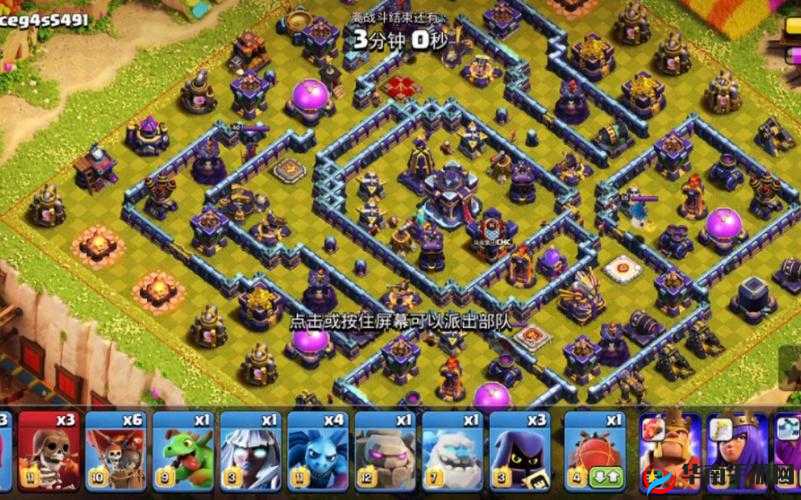This screenshot has height=500, width=801.
Task: Tap the green siege machine swap arrows
Action: click(606, 477)
